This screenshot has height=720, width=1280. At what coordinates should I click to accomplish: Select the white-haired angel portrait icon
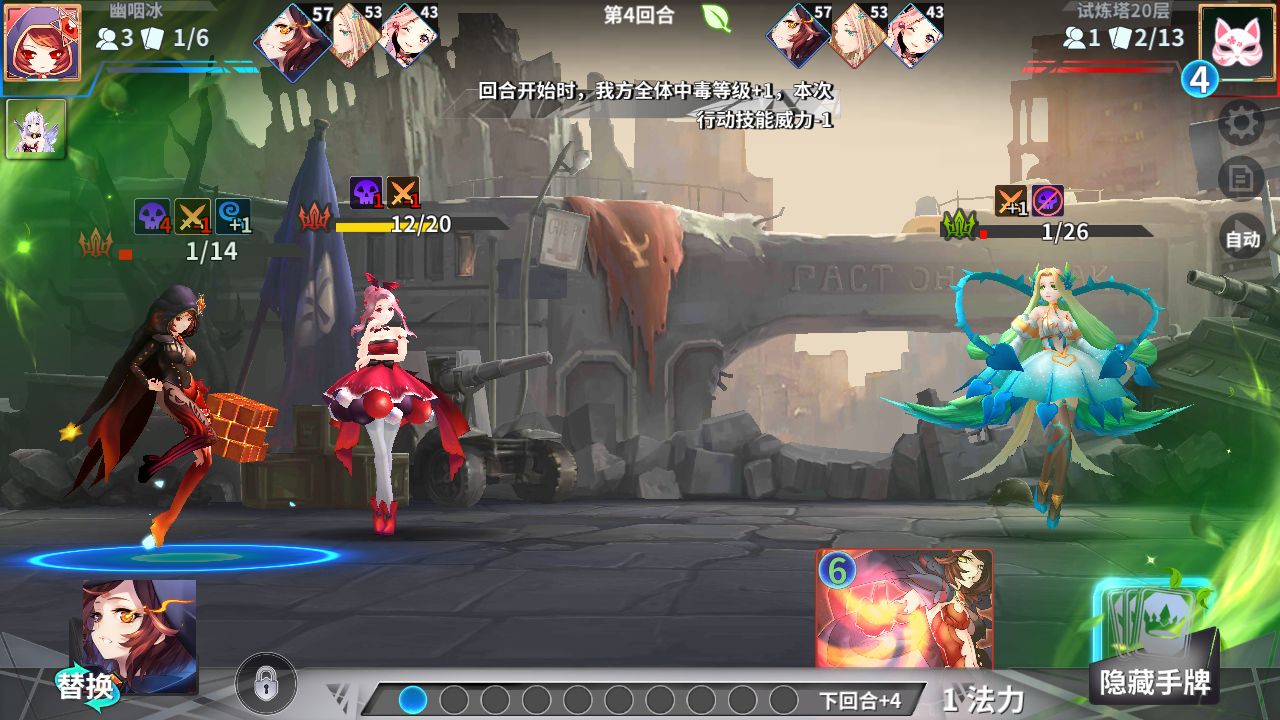coord(36,129)
